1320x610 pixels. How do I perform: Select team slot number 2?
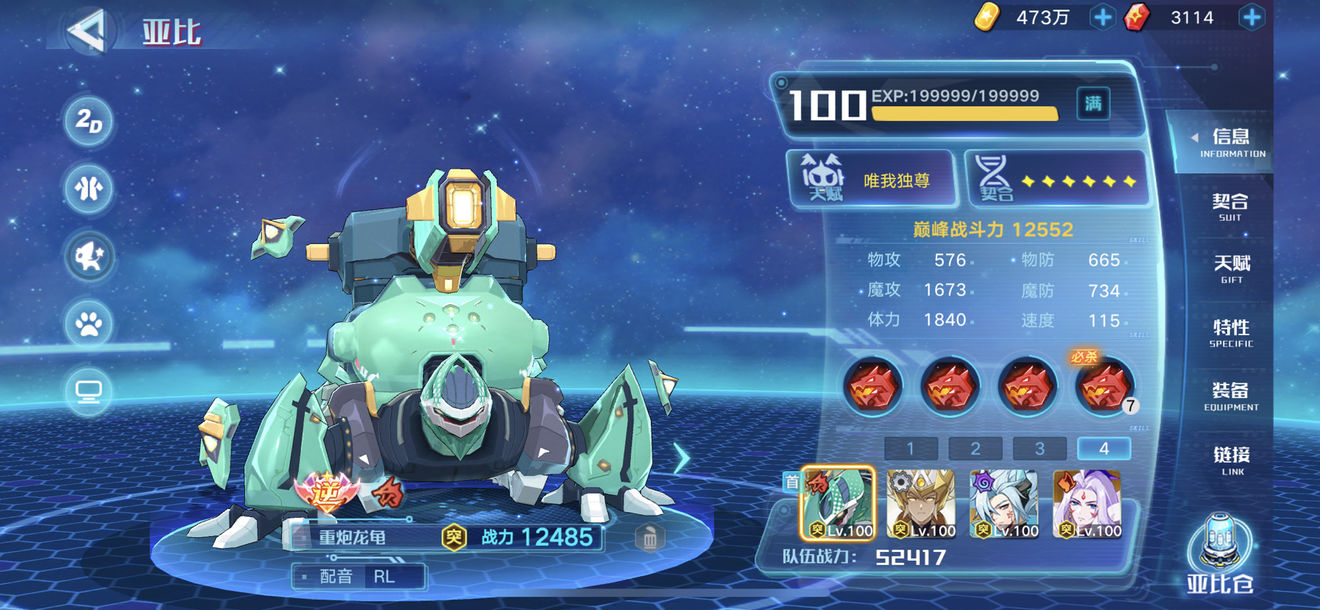[x=975, y=449]
